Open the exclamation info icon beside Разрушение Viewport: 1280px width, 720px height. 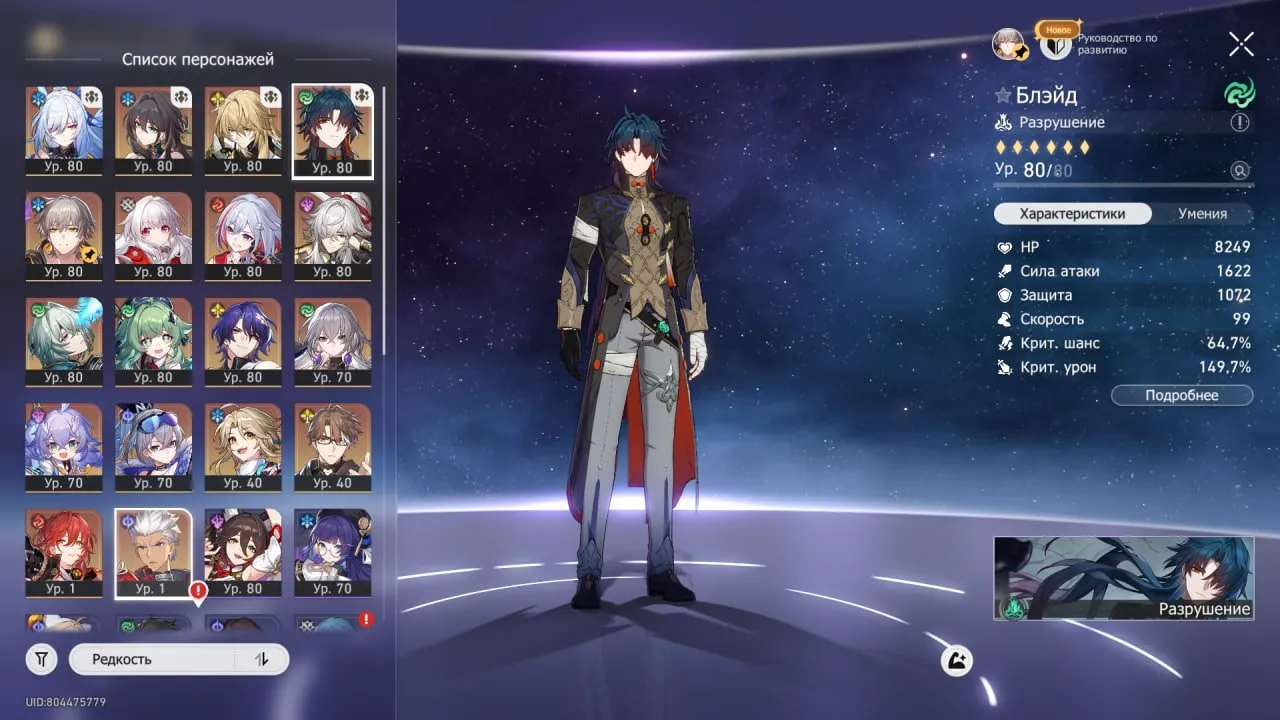point(1238,123)
